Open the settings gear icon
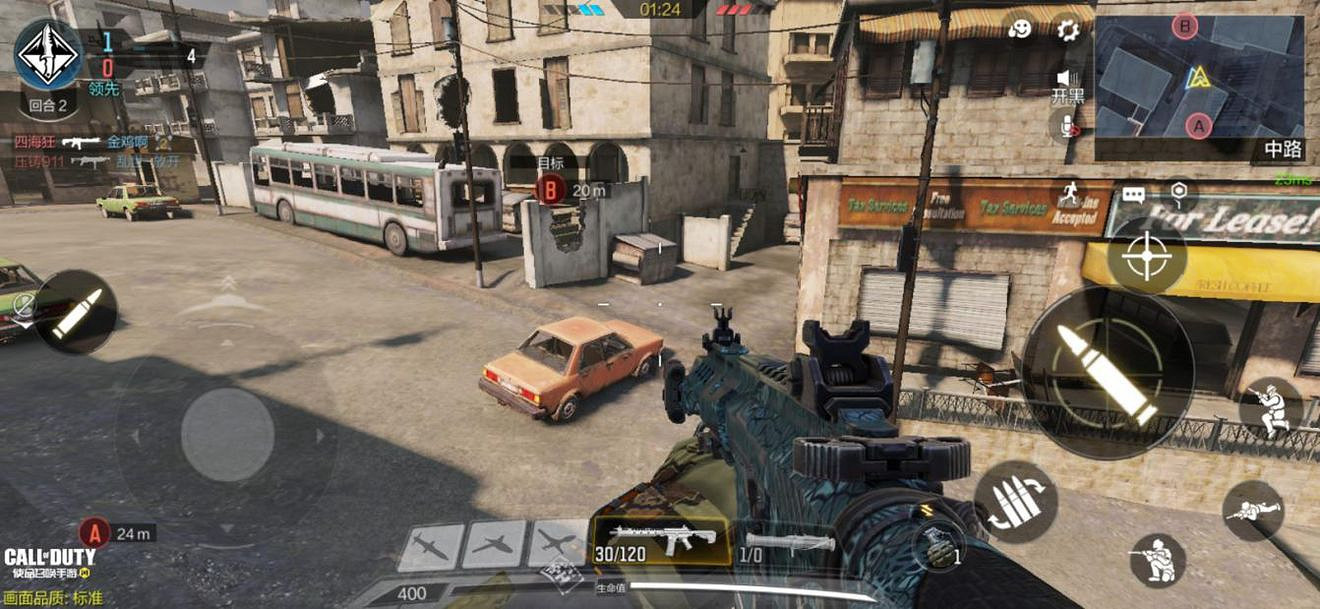Screen dimensions: 1320x609 pos(1068,29)
